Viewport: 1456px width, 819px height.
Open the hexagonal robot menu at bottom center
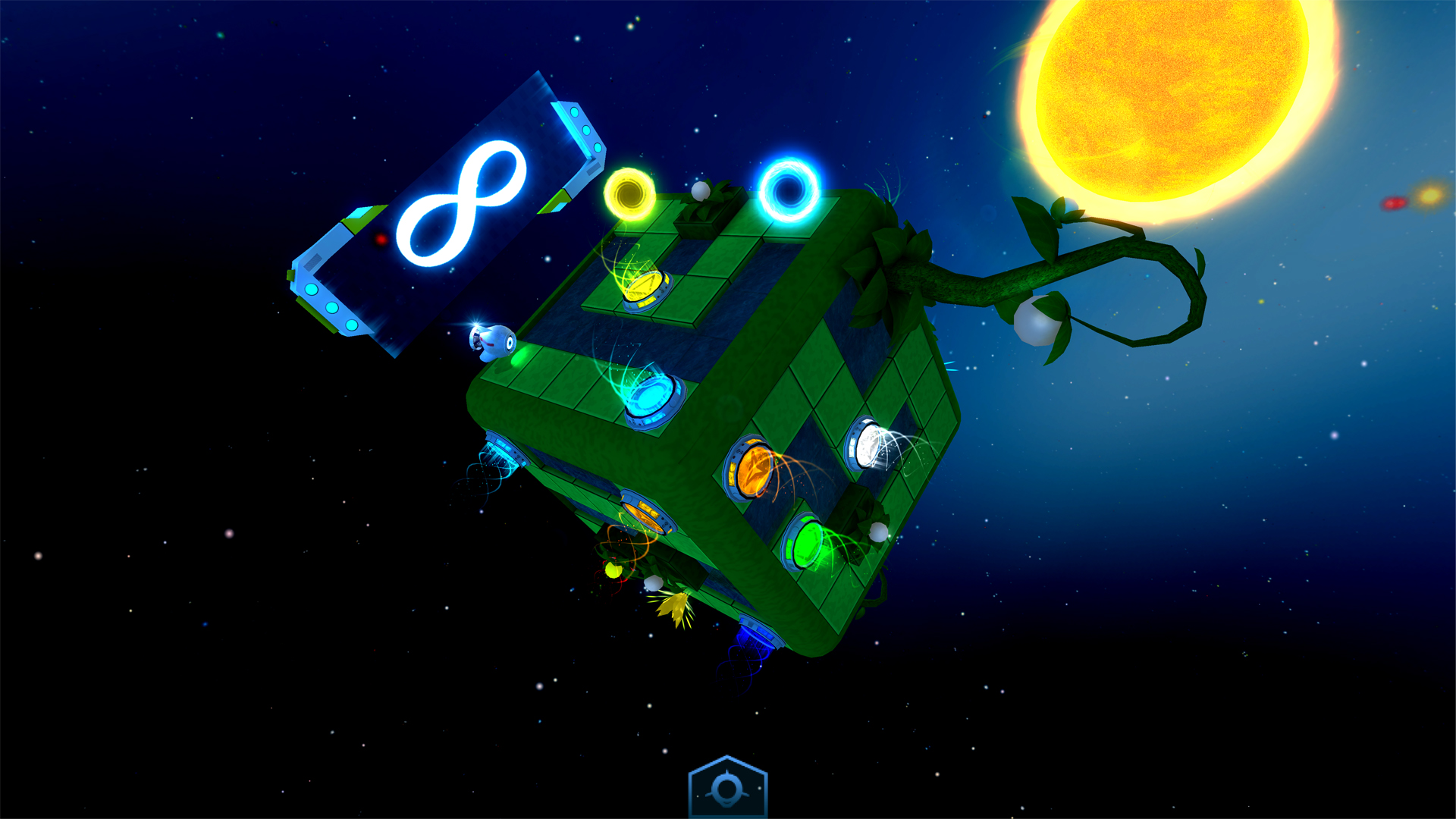coord(728,787)
